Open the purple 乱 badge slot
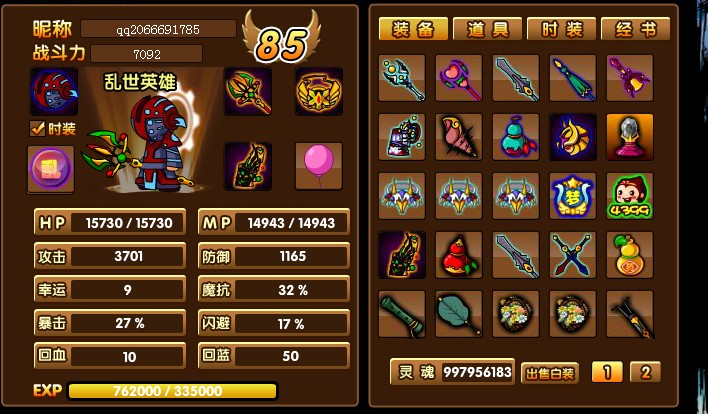 50,167
